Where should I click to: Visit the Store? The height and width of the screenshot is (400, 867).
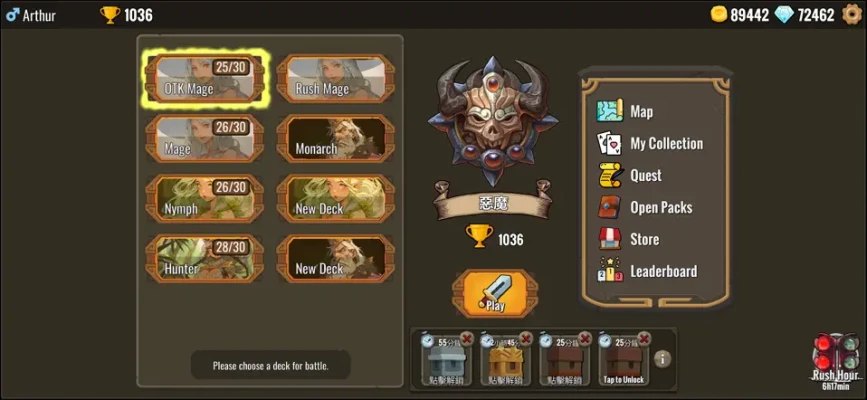click(x=644, y=239)
